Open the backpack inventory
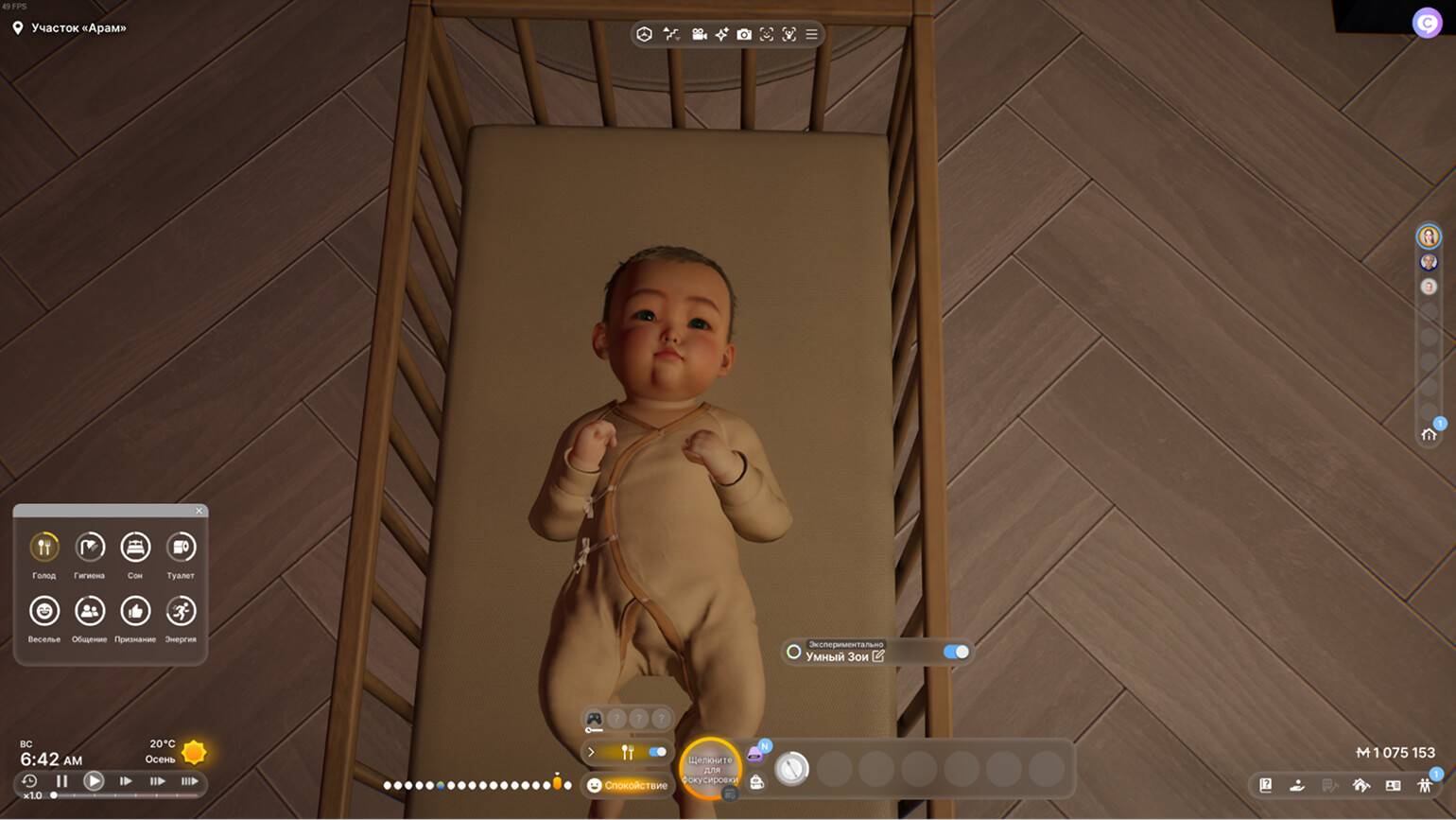 [756, 782]
